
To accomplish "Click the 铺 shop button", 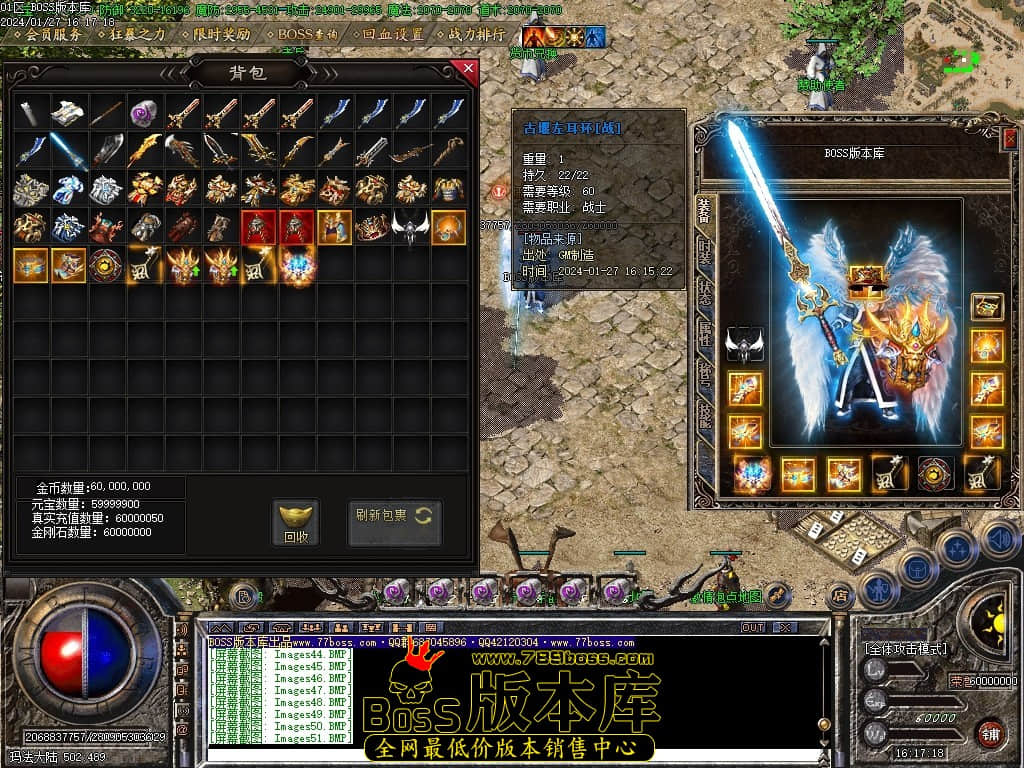I will (990, 732).
